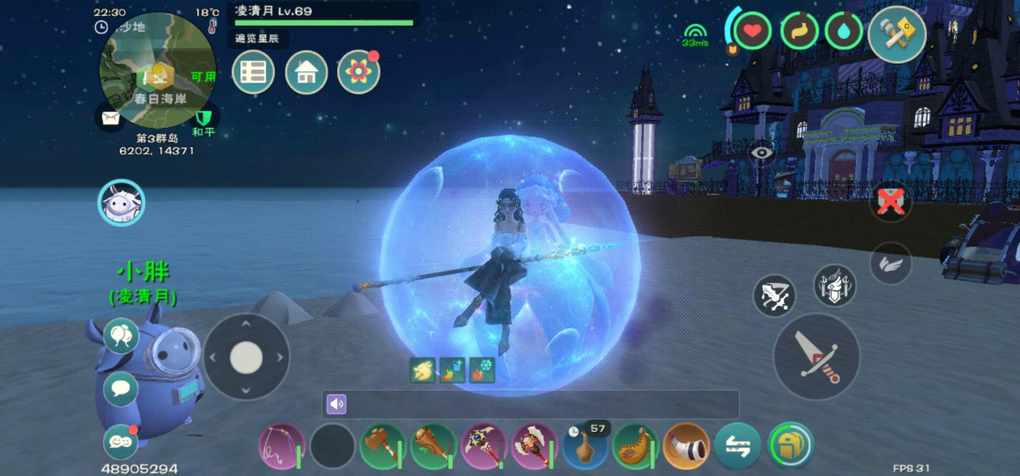
Task: Select the fishing rod hotbar slot
Action: 281,446
